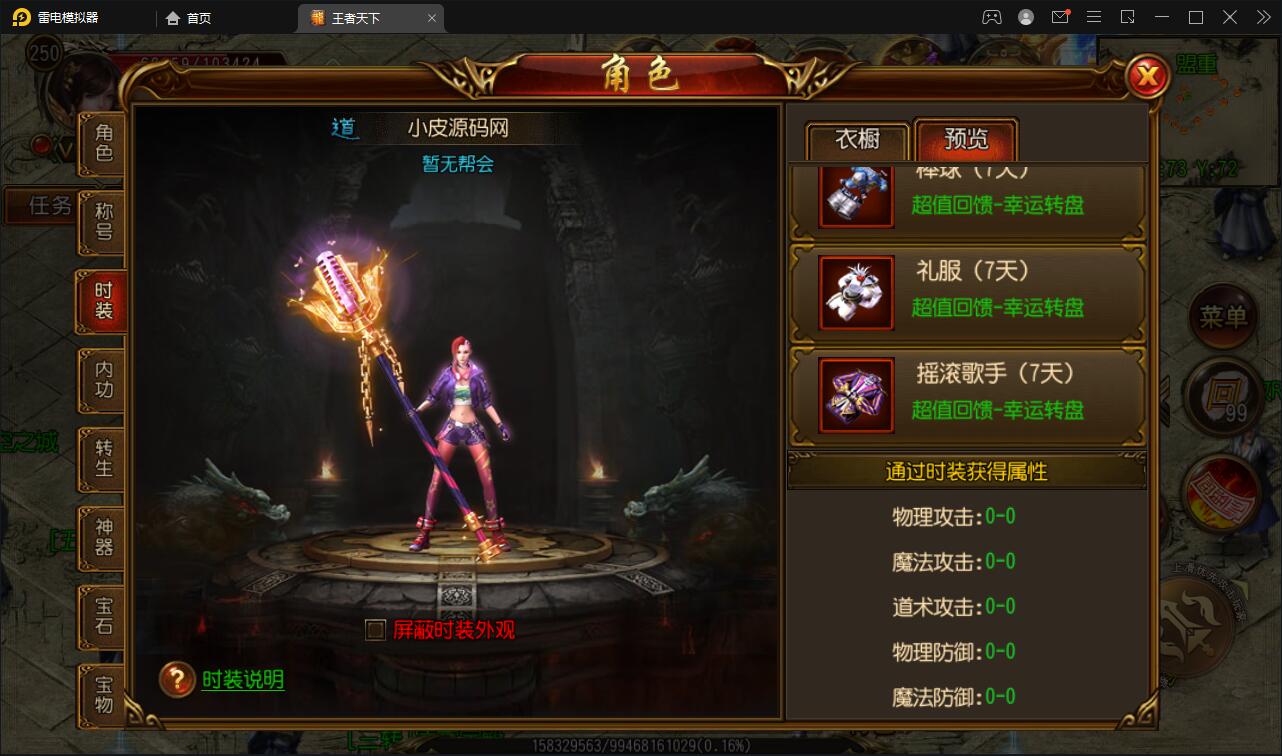Open the mail icon in the emulator toolbar

1062,16
